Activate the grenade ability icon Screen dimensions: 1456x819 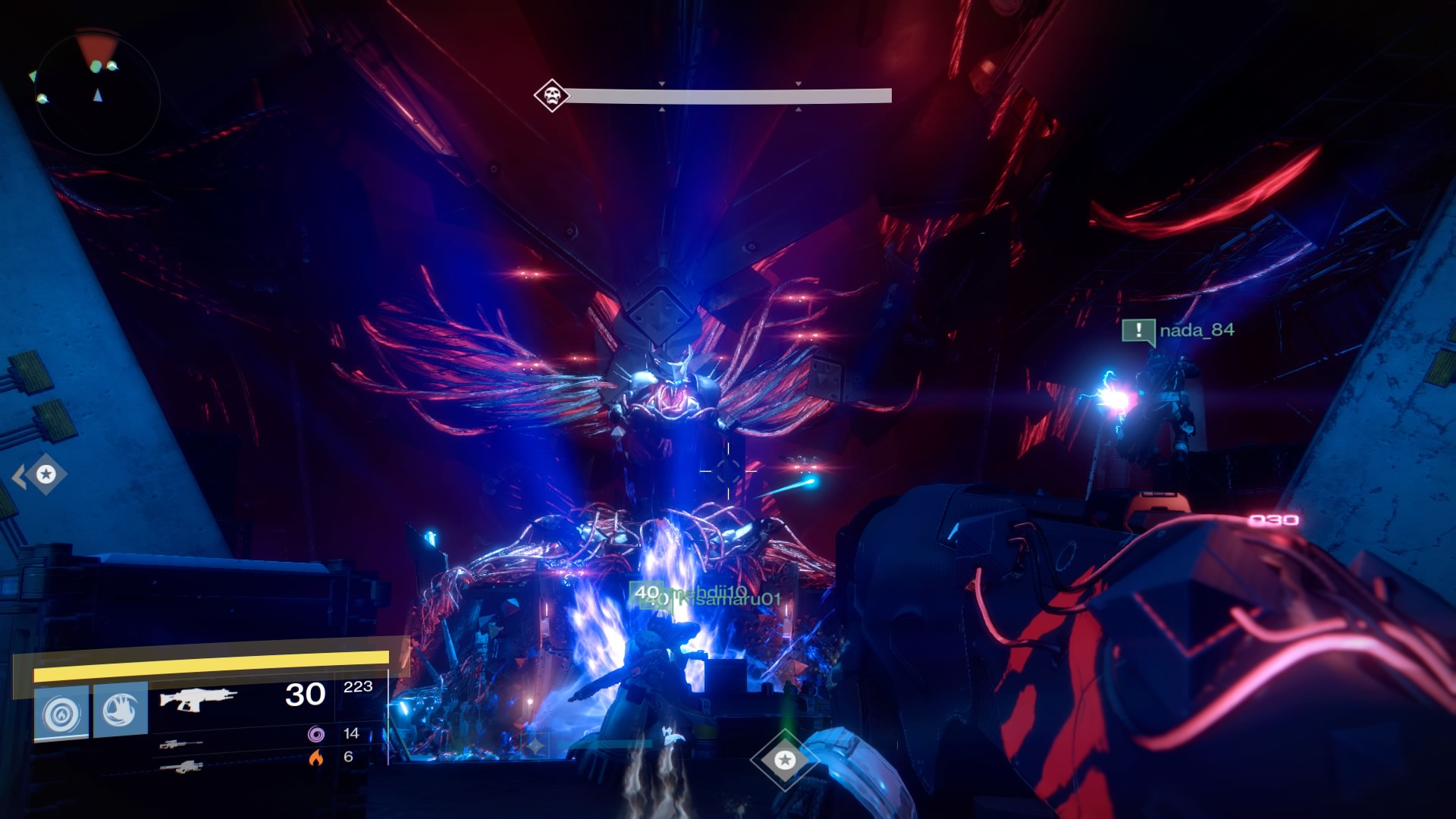61,713
